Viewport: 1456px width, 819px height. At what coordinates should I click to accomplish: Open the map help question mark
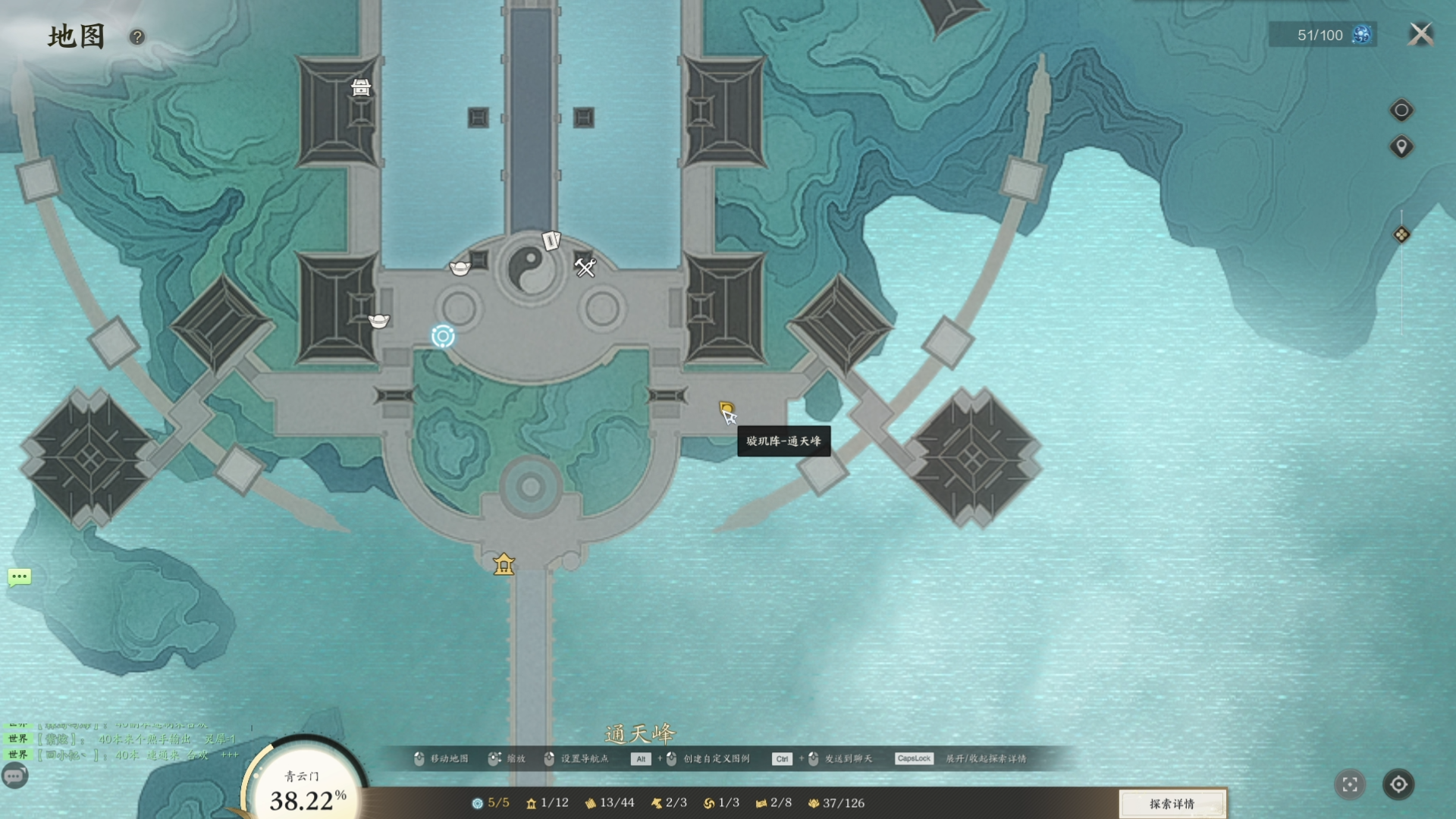tap(136, 37)
